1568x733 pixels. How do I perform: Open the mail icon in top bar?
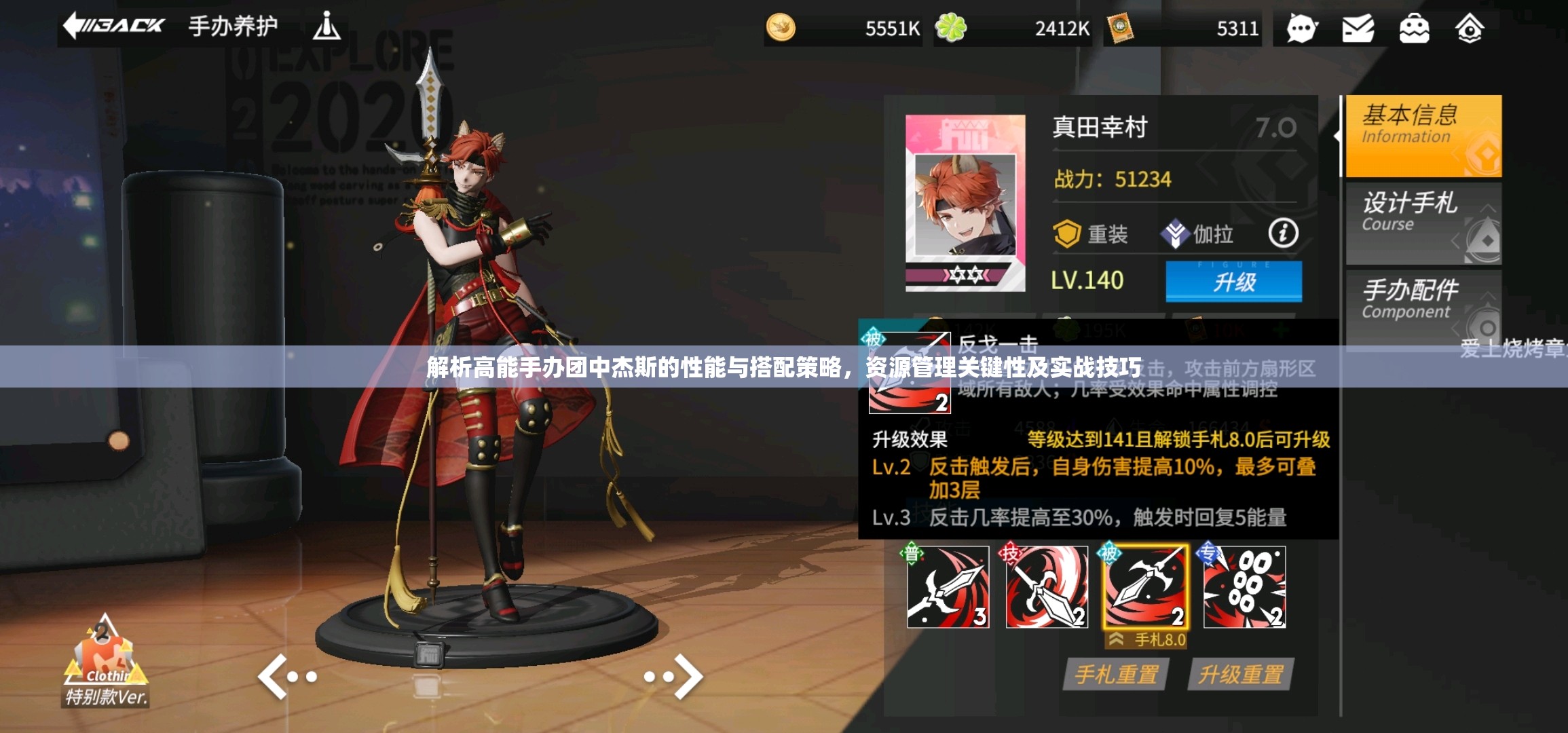(x=1358, y=29)
